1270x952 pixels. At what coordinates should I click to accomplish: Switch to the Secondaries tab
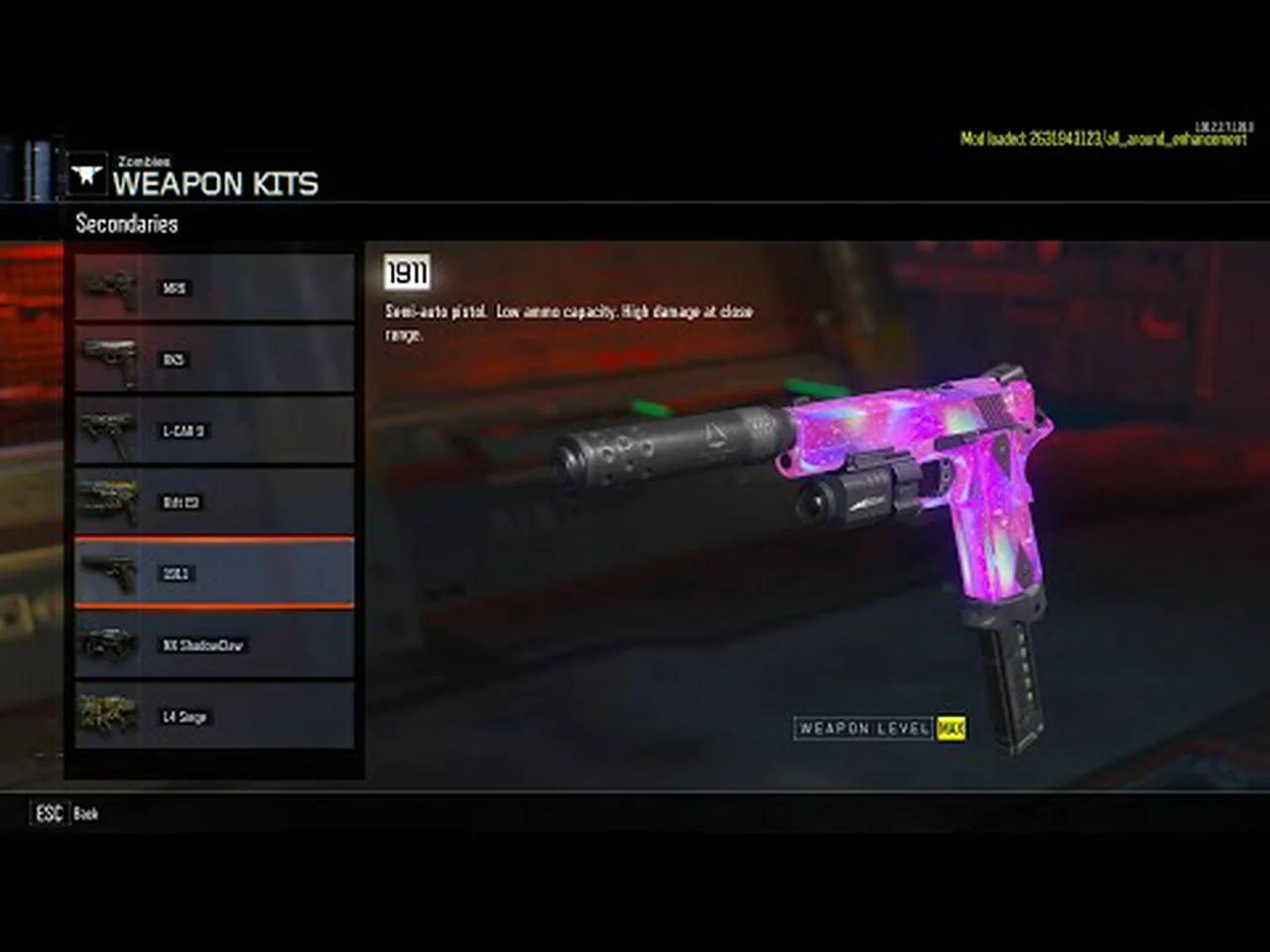[x=127, y=223]
